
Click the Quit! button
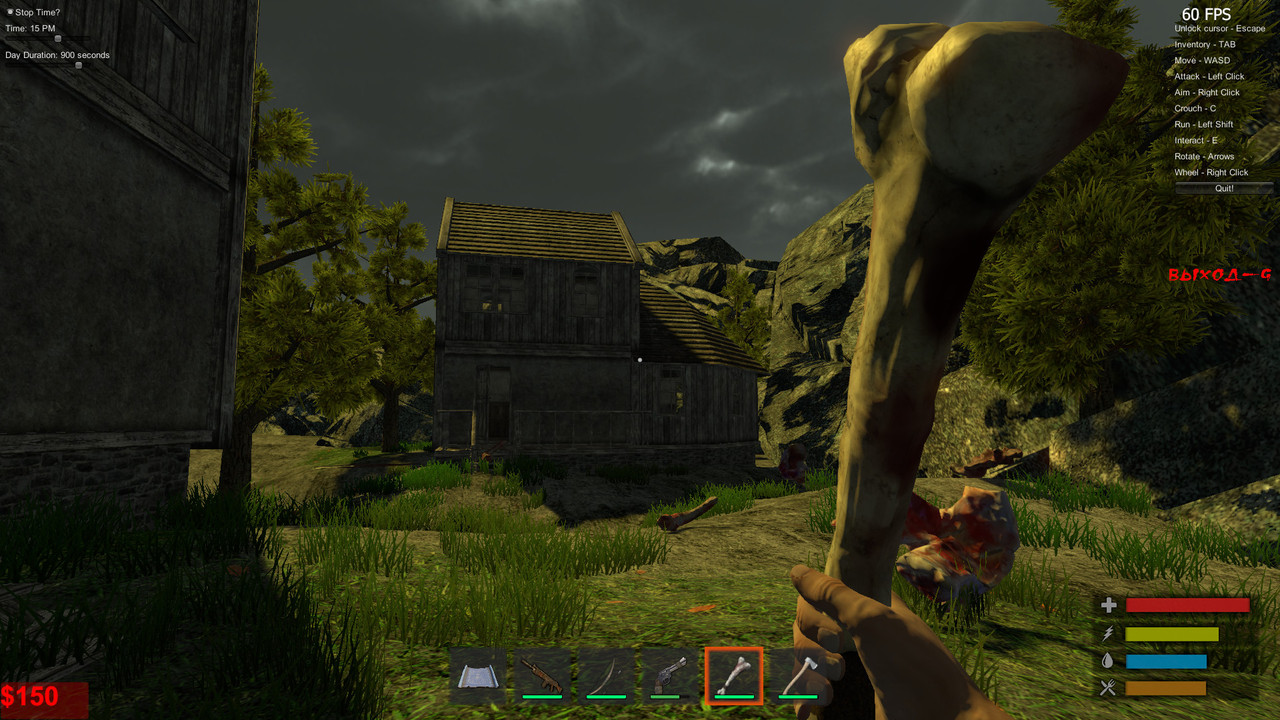pyautogui.click(x=1224, y=188)
